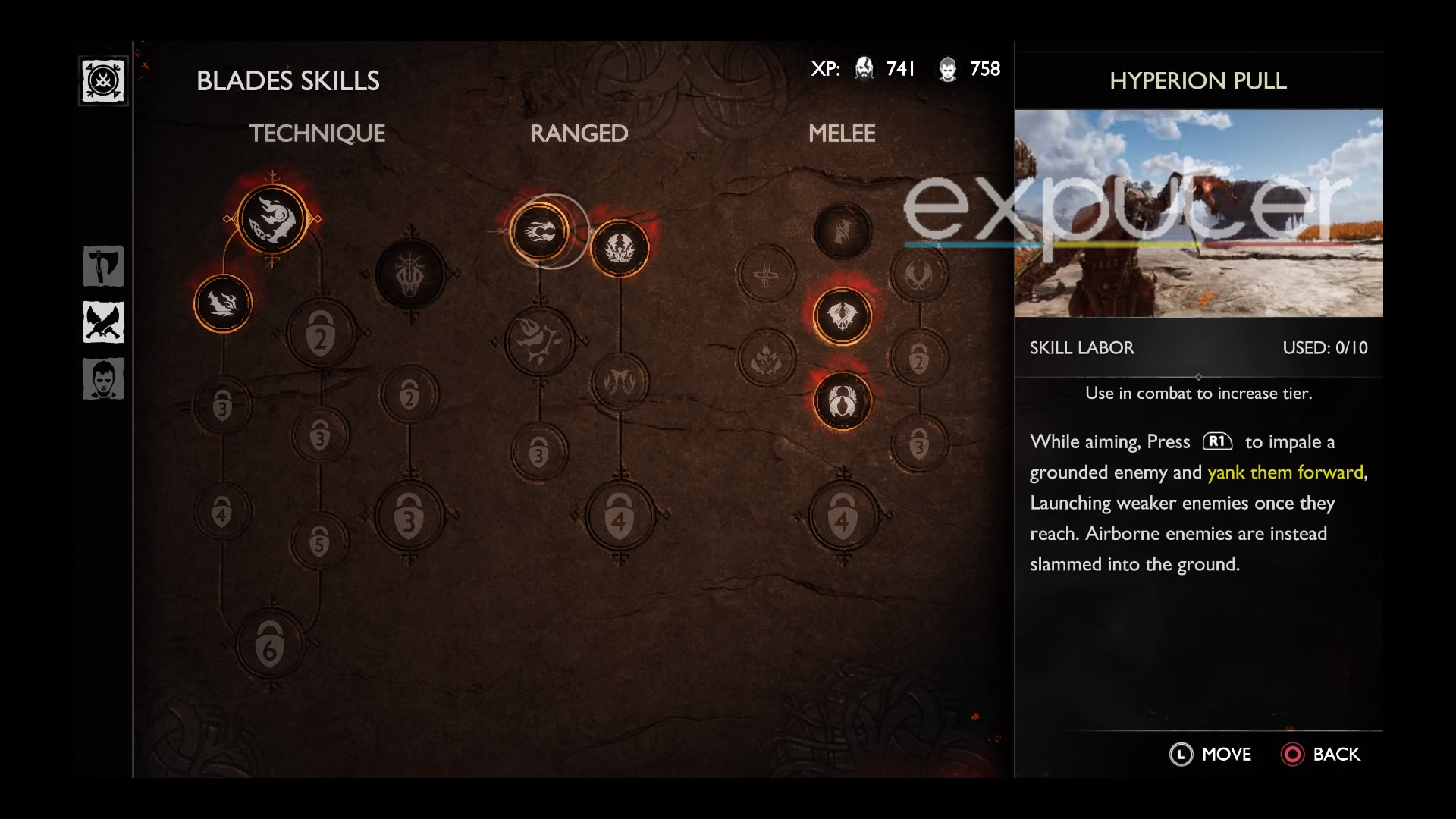Screen dimensions: 1456x819
Task: Click the Hyperion Pull preview thumbnail
Action: click(1200, 212)
